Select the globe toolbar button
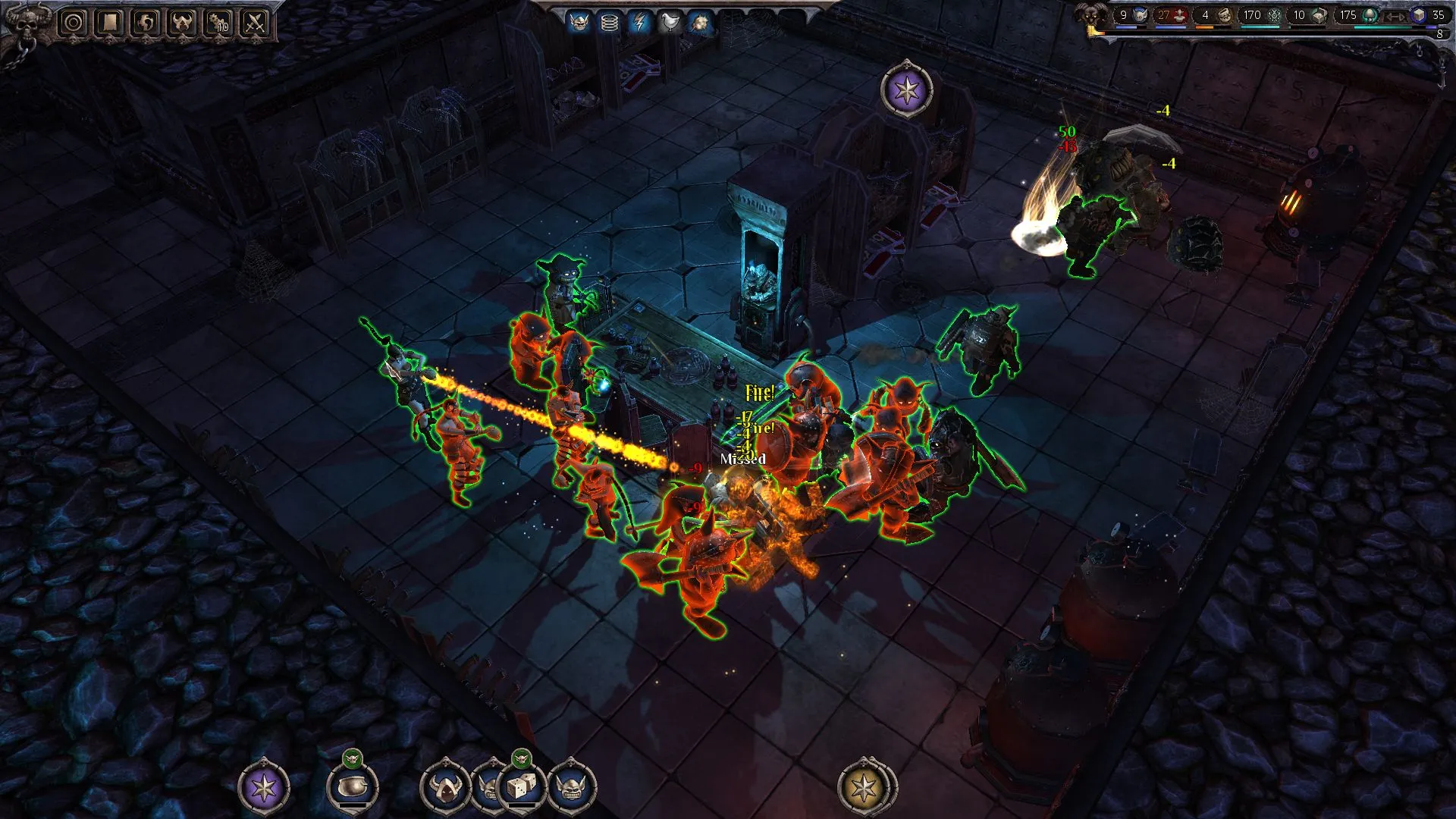This screenshot has width=1456, height=819. pyautogui.click(x=146, y=24)
